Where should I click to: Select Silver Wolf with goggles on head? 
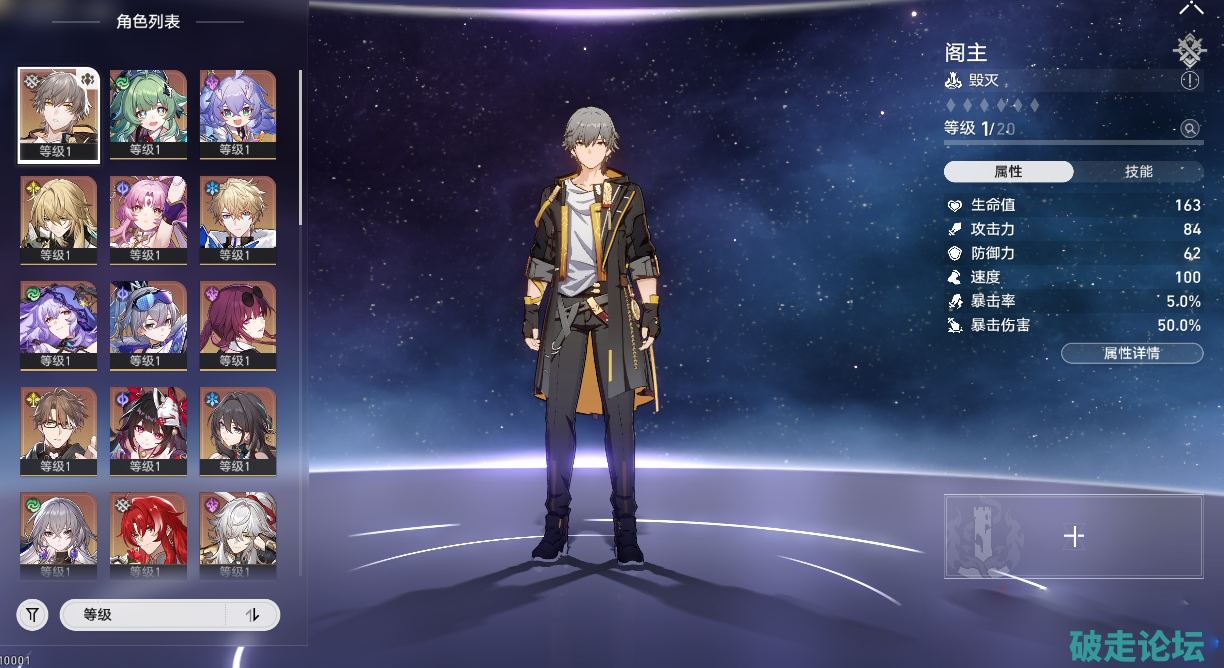pyautogui.click(x=148, y=320)
